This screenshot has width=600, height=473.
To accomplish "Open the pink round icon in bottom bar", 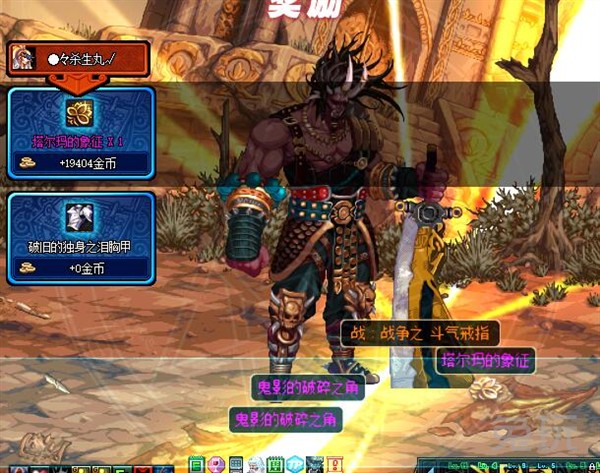I will [216, 465].
